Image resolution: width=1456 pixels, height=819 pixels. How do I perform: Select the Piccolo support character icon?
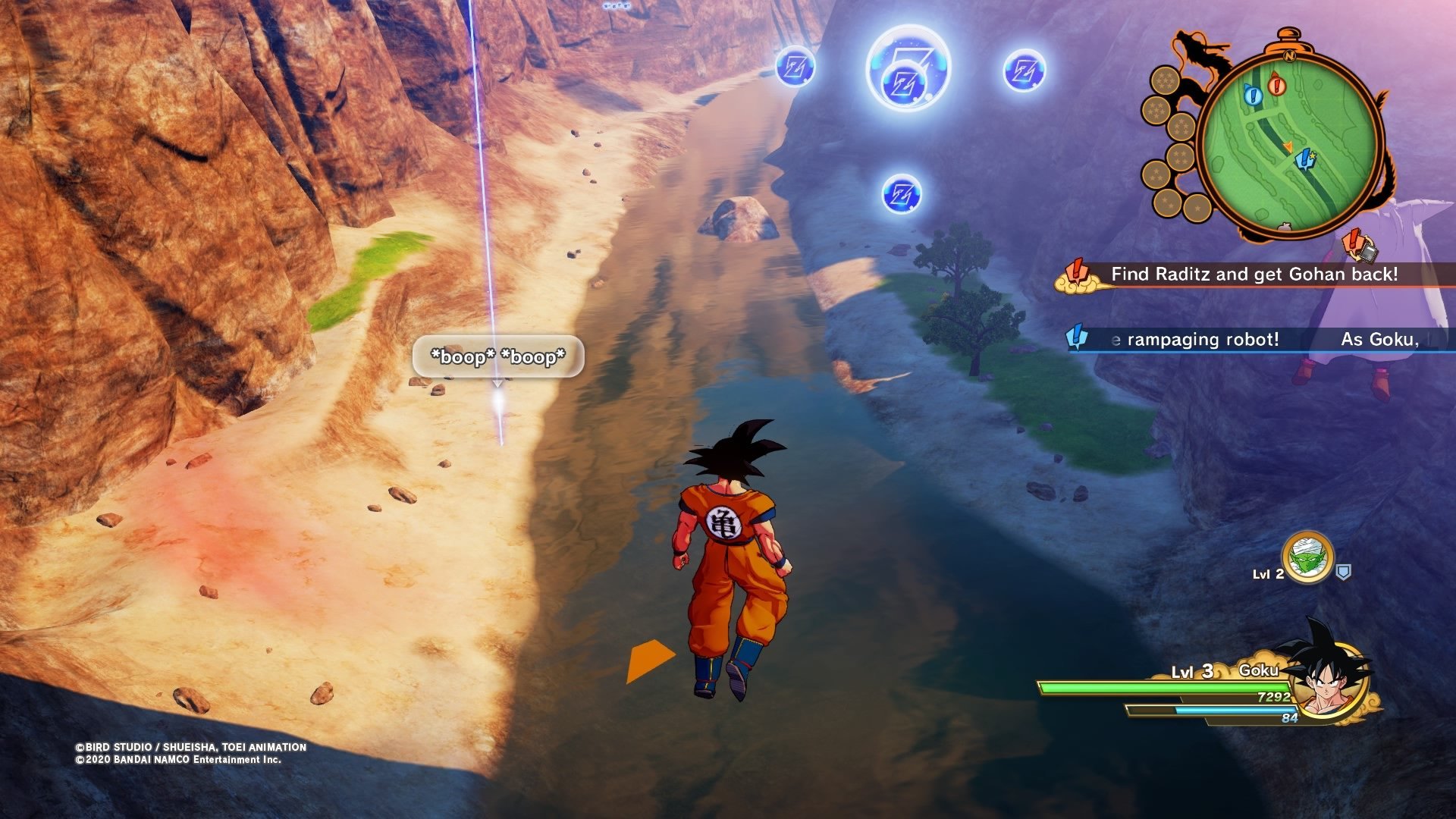[1307, 557]
